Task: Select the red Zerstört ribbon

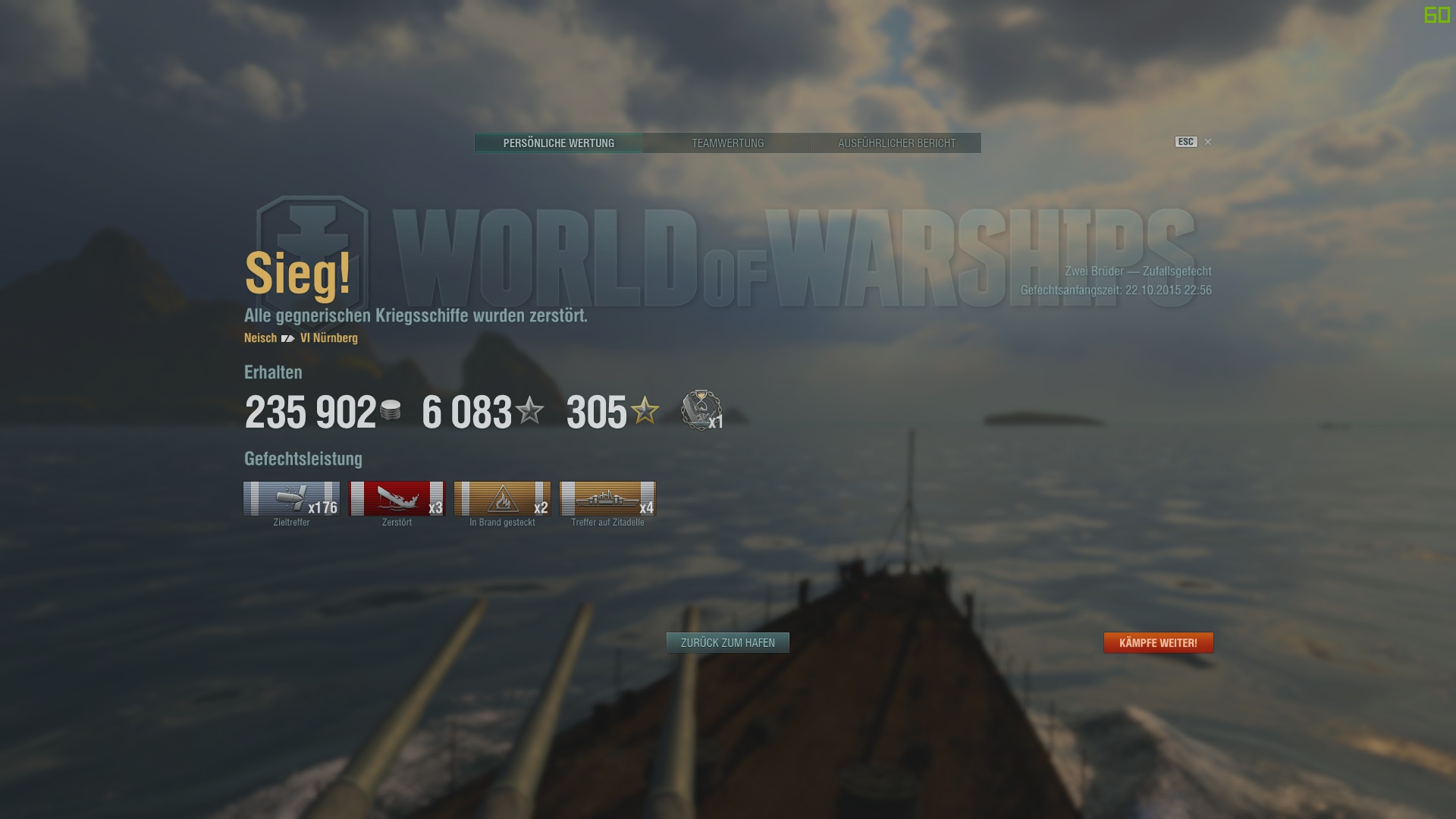Action: click(397, 499)
